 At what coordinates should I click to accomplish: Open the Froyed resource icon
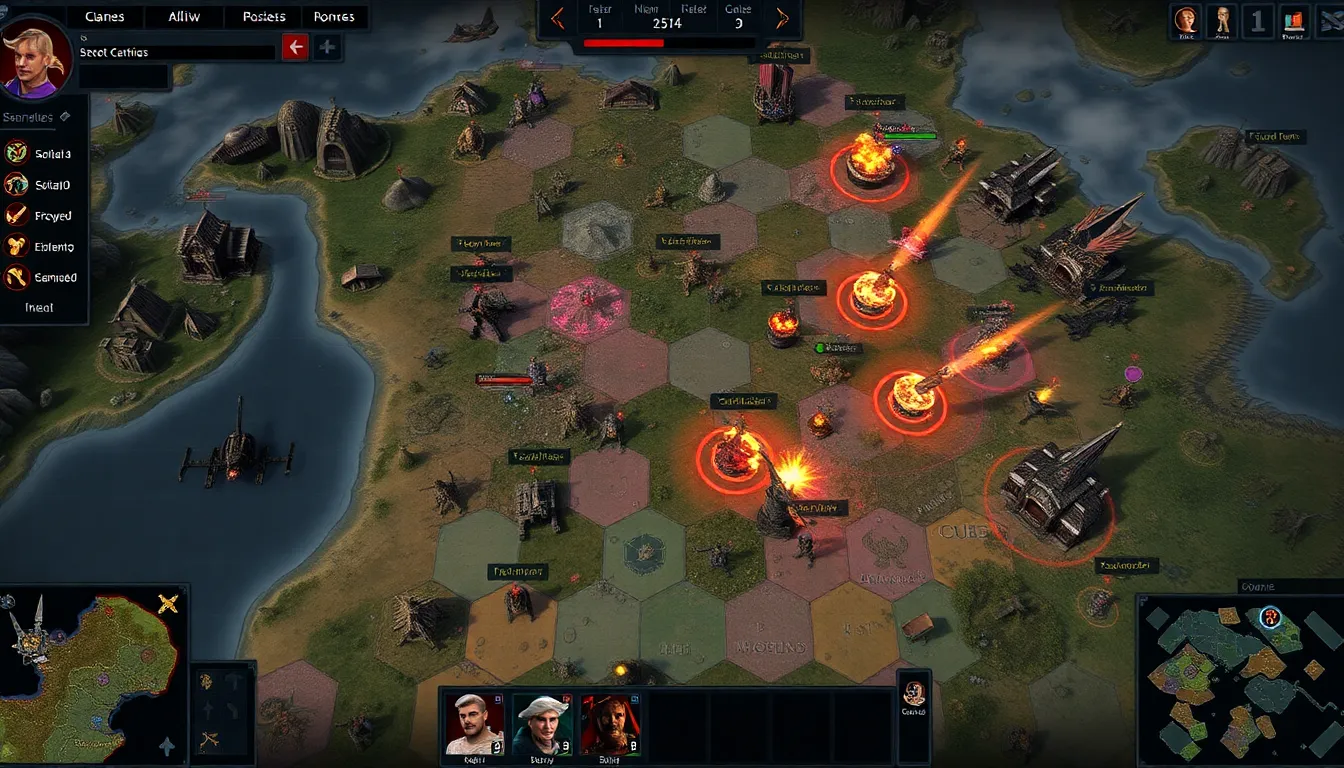[15, 215]
